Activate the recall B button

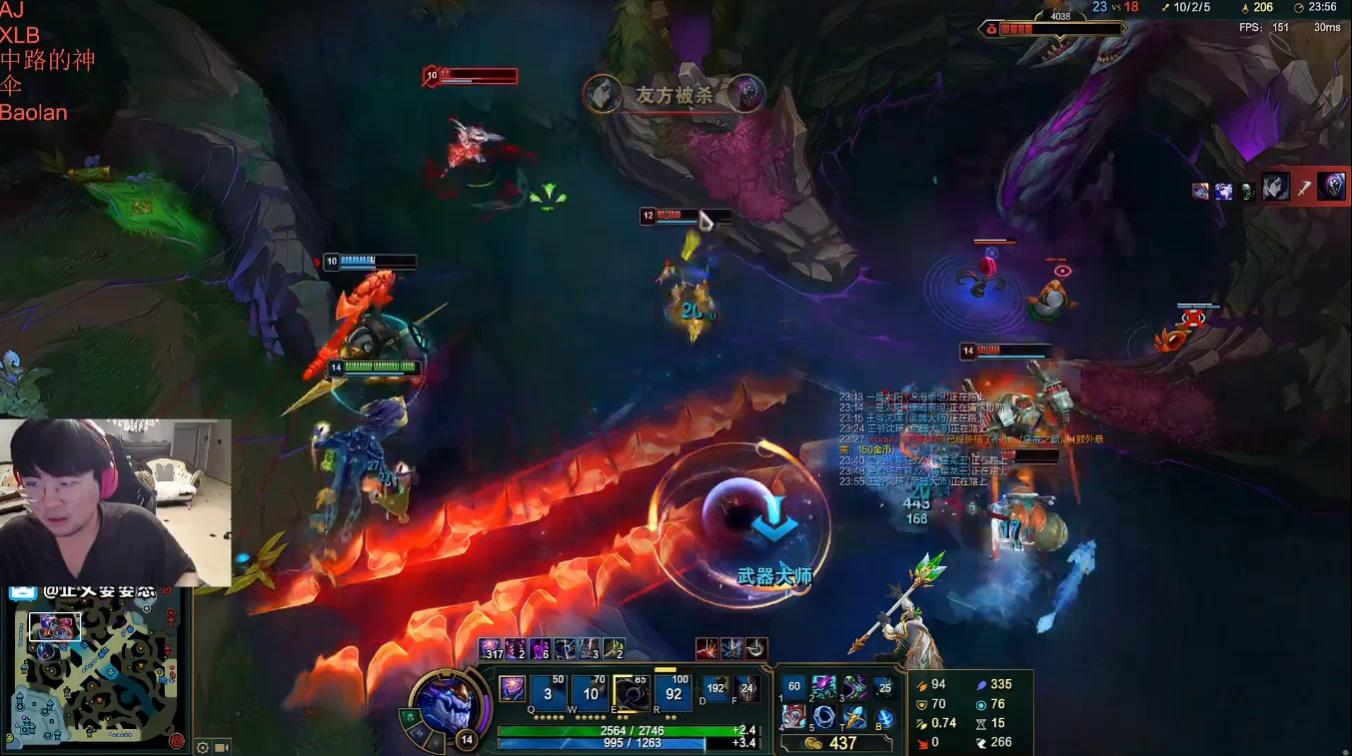click(884, 718)
